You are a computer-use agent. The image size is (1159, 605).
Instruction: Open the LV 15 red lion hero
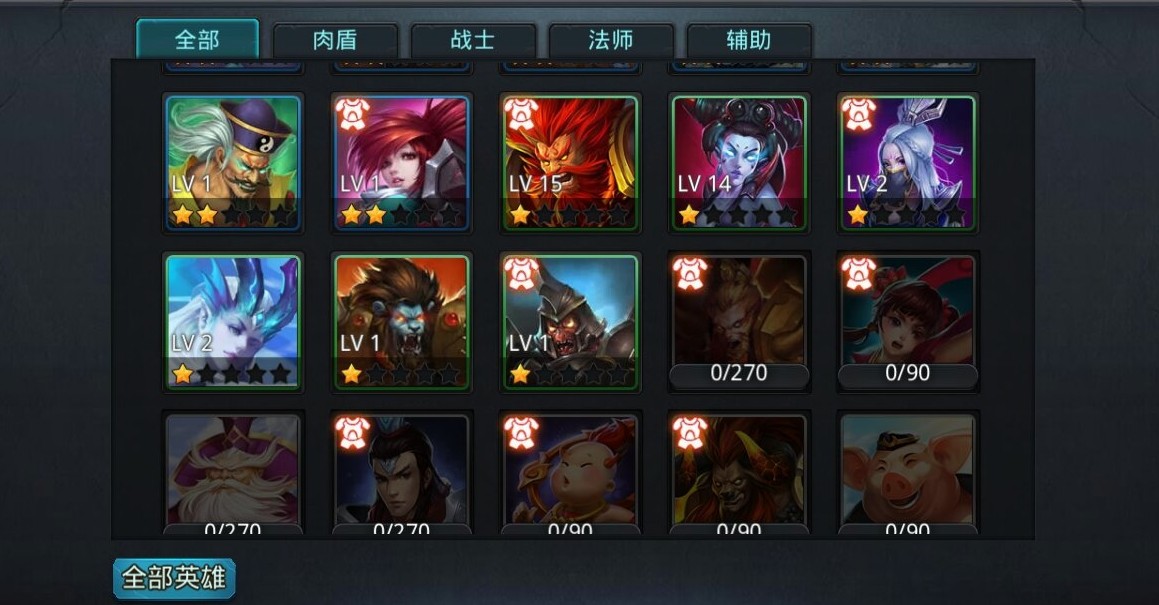pos(570,162)
